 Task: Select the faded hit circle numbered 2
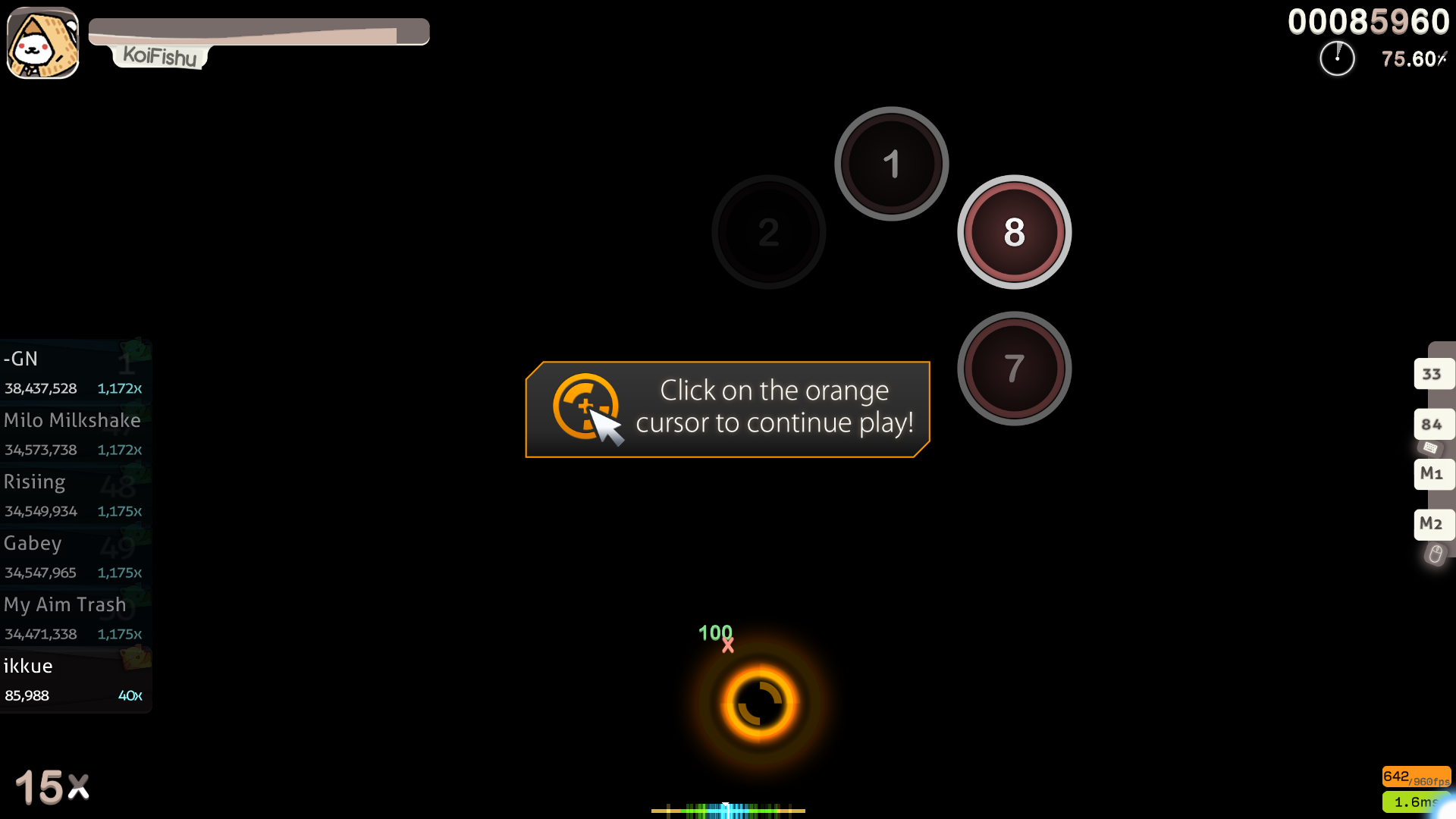768,232
